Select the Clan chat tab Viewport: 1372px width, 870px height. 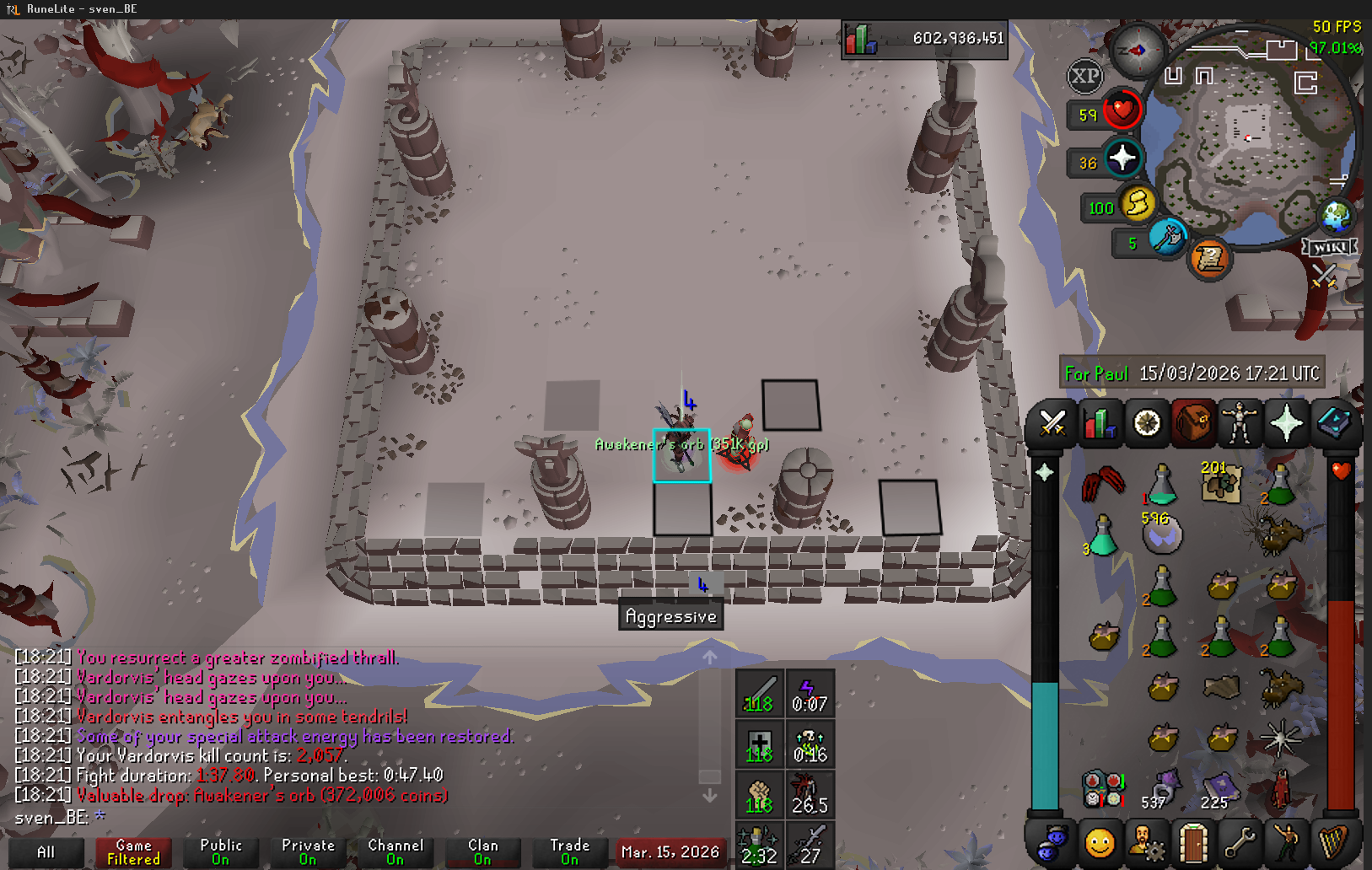click(482, 852)
